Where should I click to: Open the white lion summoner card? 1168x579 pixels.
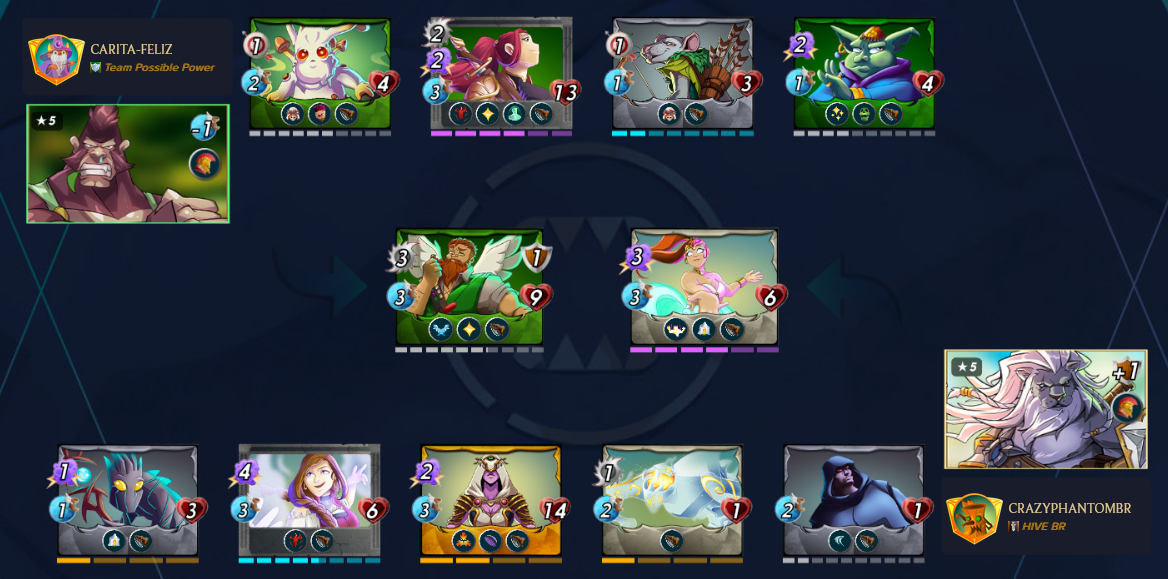coord(1046,409)
